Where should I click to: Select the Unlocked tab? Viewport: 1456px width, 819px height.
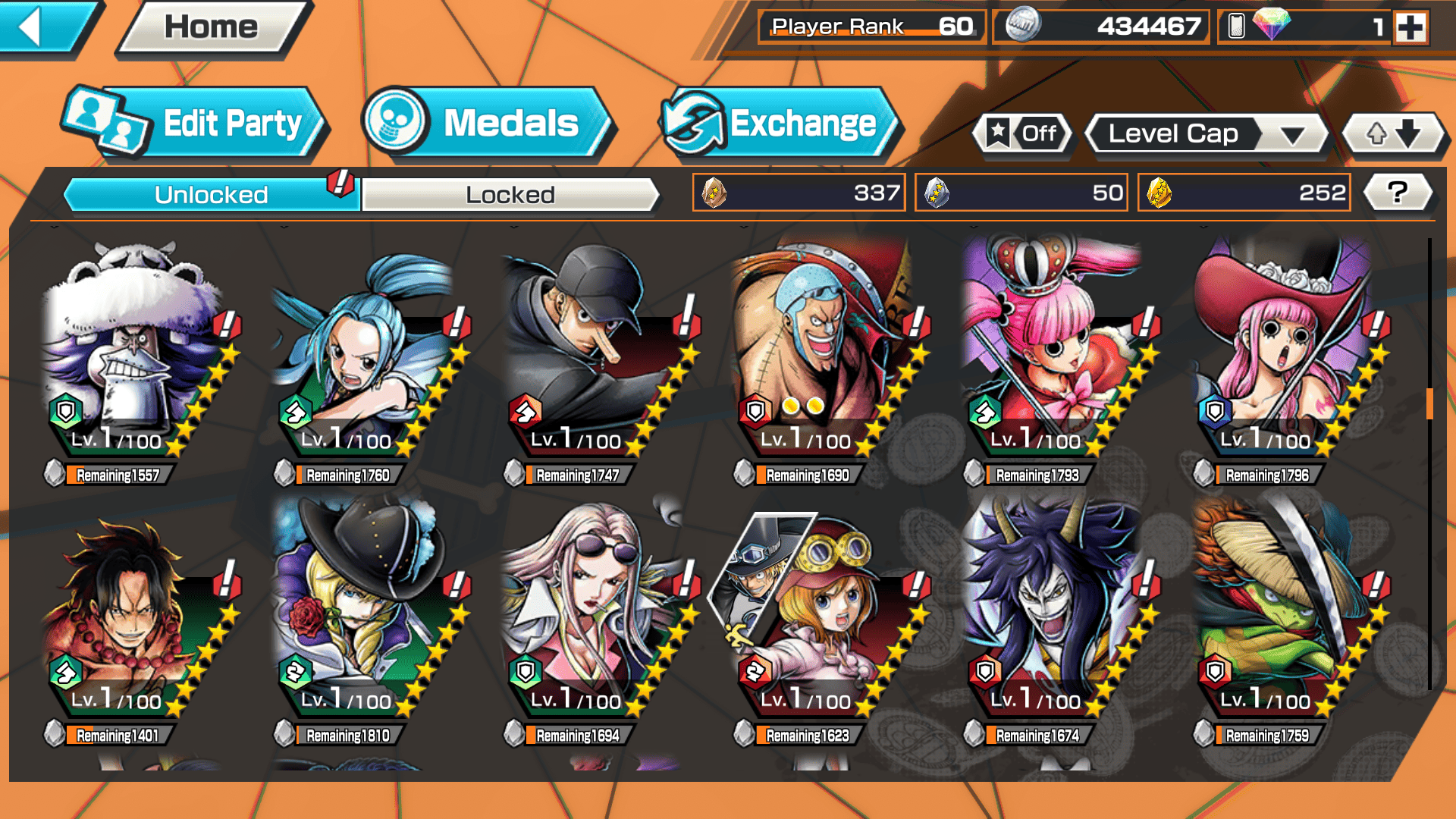pyautogui.click(x=211, y=195)
